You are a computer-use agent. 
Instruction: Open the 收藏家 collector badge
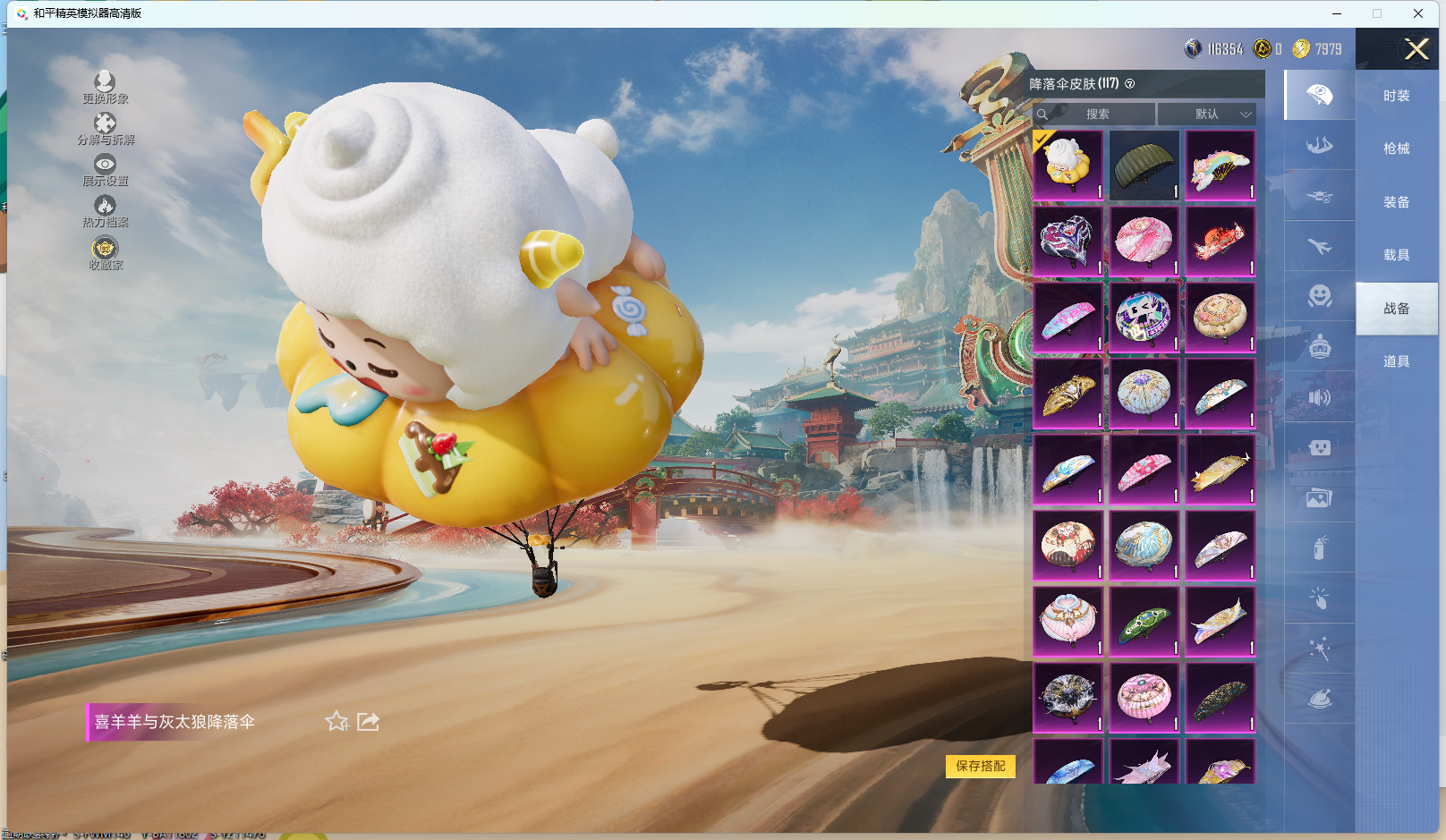105,253
